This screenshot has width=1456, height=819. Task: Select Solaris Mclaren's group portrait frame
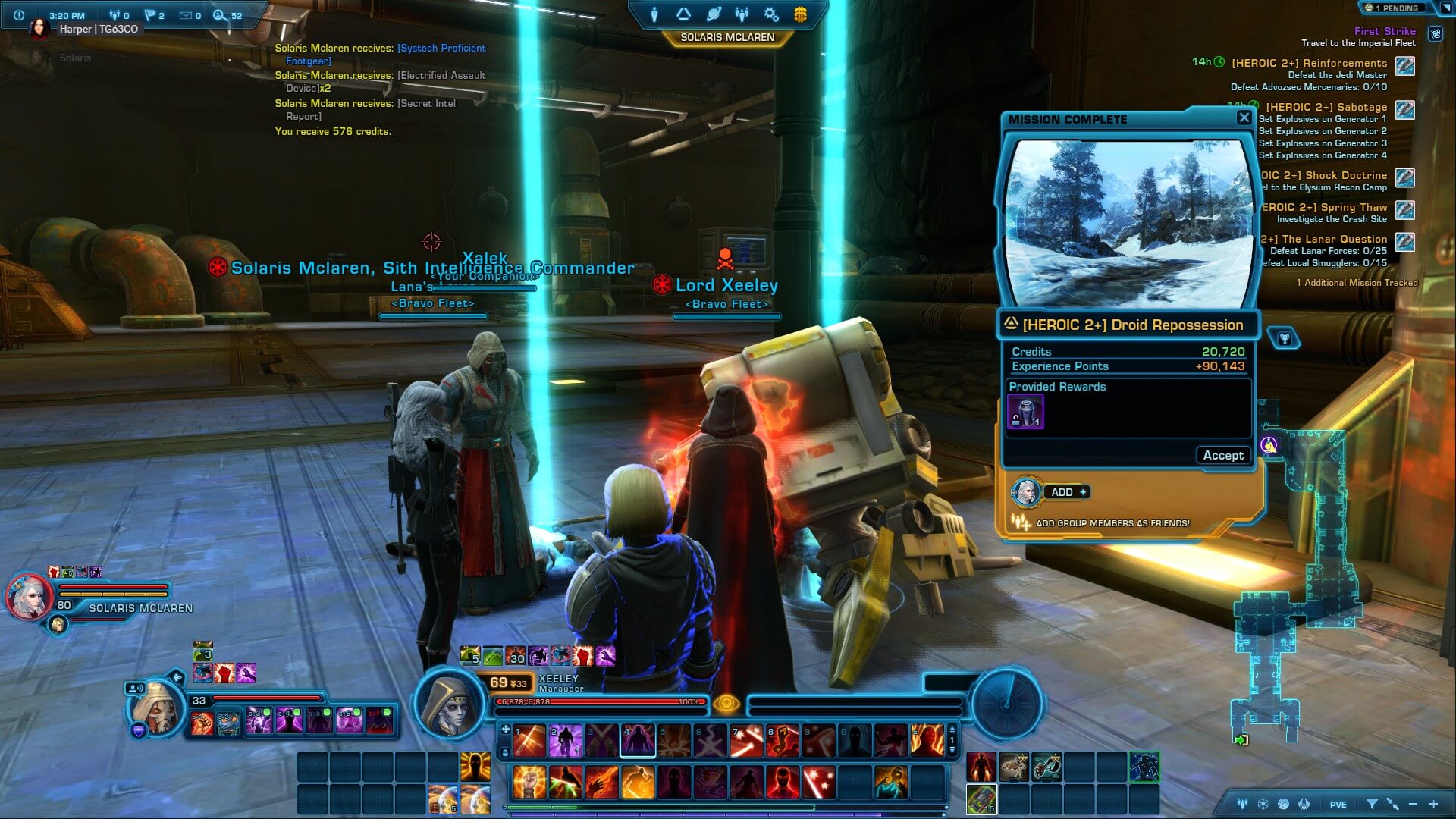(30, 597)
